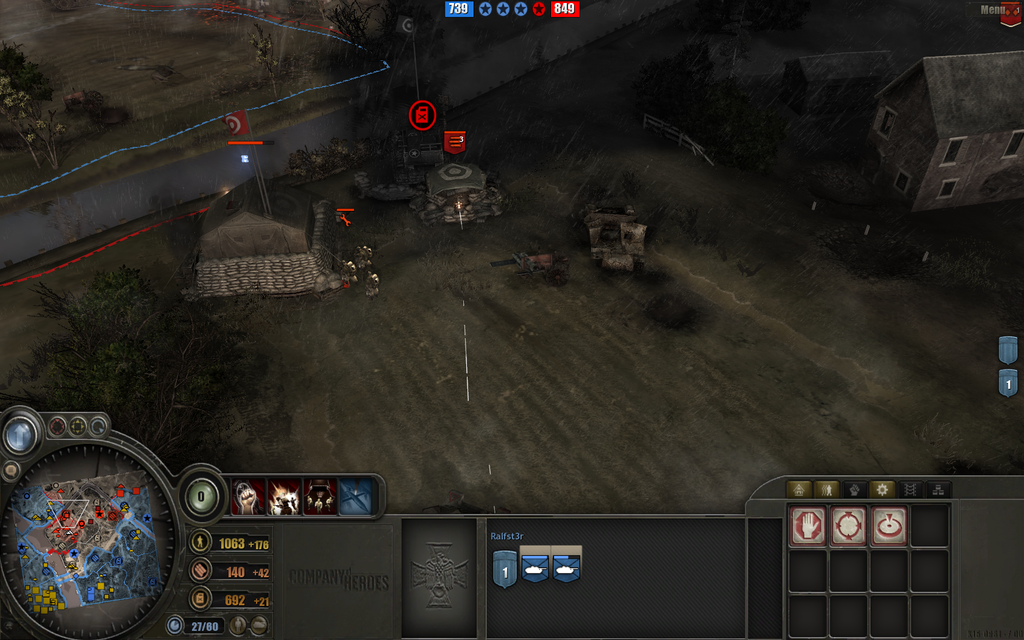This screenshot has height=640, width=1024.
Task: Use the explosion commander ability
Action: click(x=285, y=497)
